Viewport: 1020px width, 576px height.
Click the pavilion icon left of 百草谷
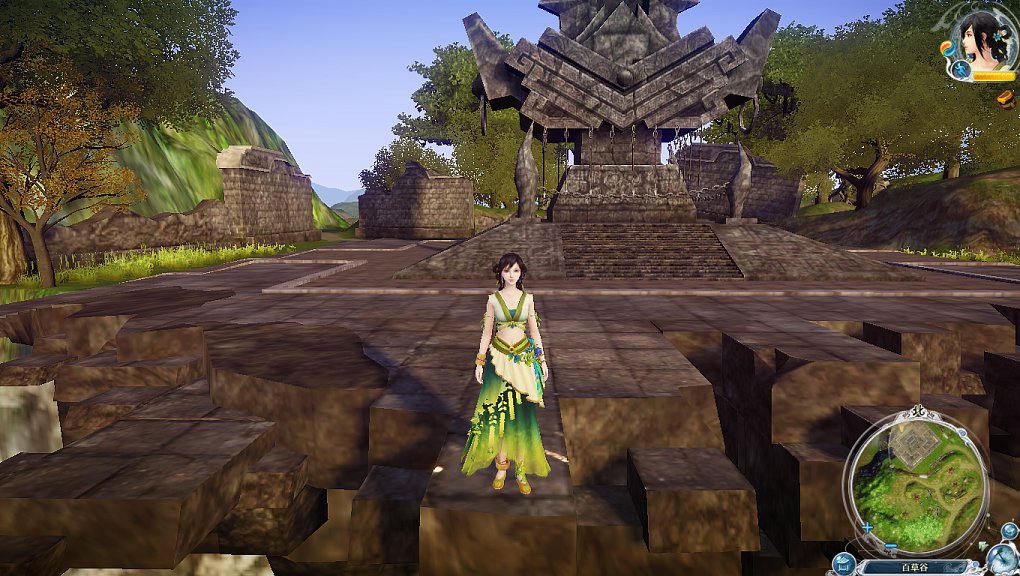[x=842, y=564]
